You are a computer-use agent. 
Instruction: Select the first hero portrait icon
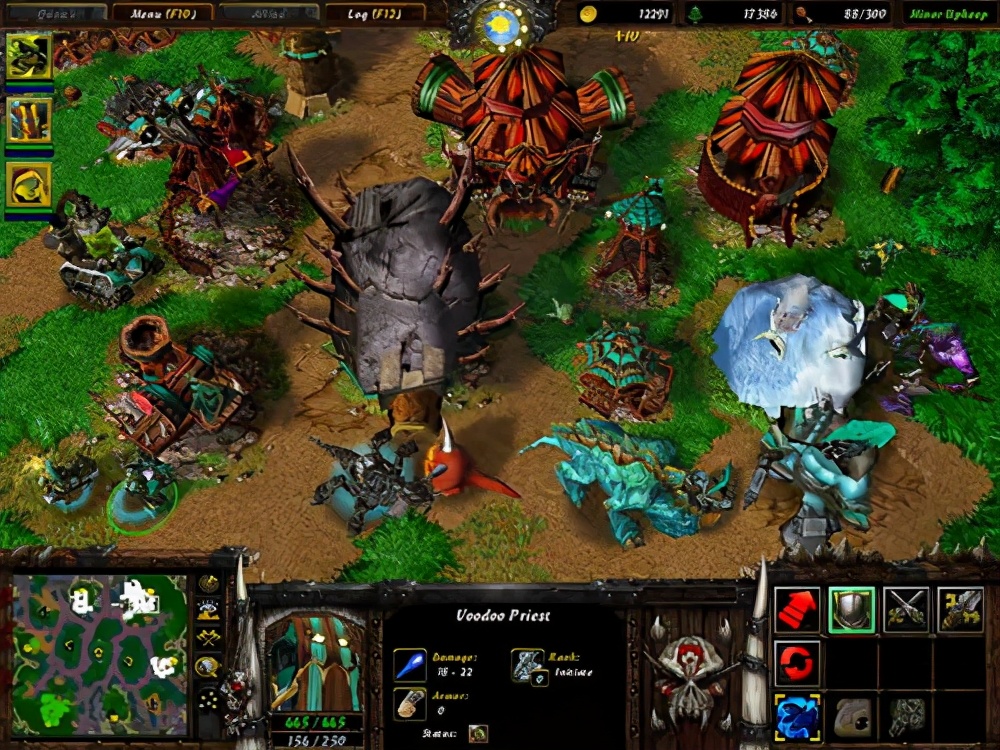click(x=29, y=57)
